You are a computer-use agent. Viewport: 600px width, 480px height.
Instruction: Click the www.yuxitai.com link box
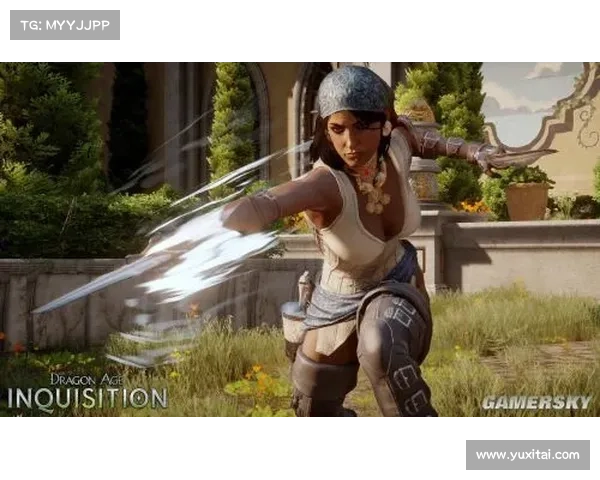[527, 455]
